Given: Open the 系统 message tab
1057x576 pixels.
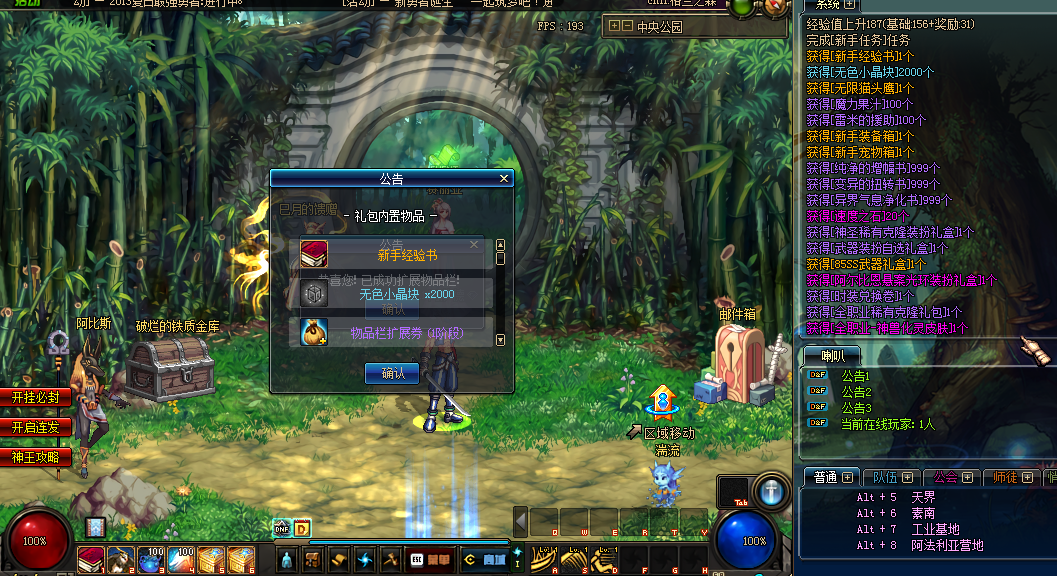Looking at the screenshot, I should [828, 5].
